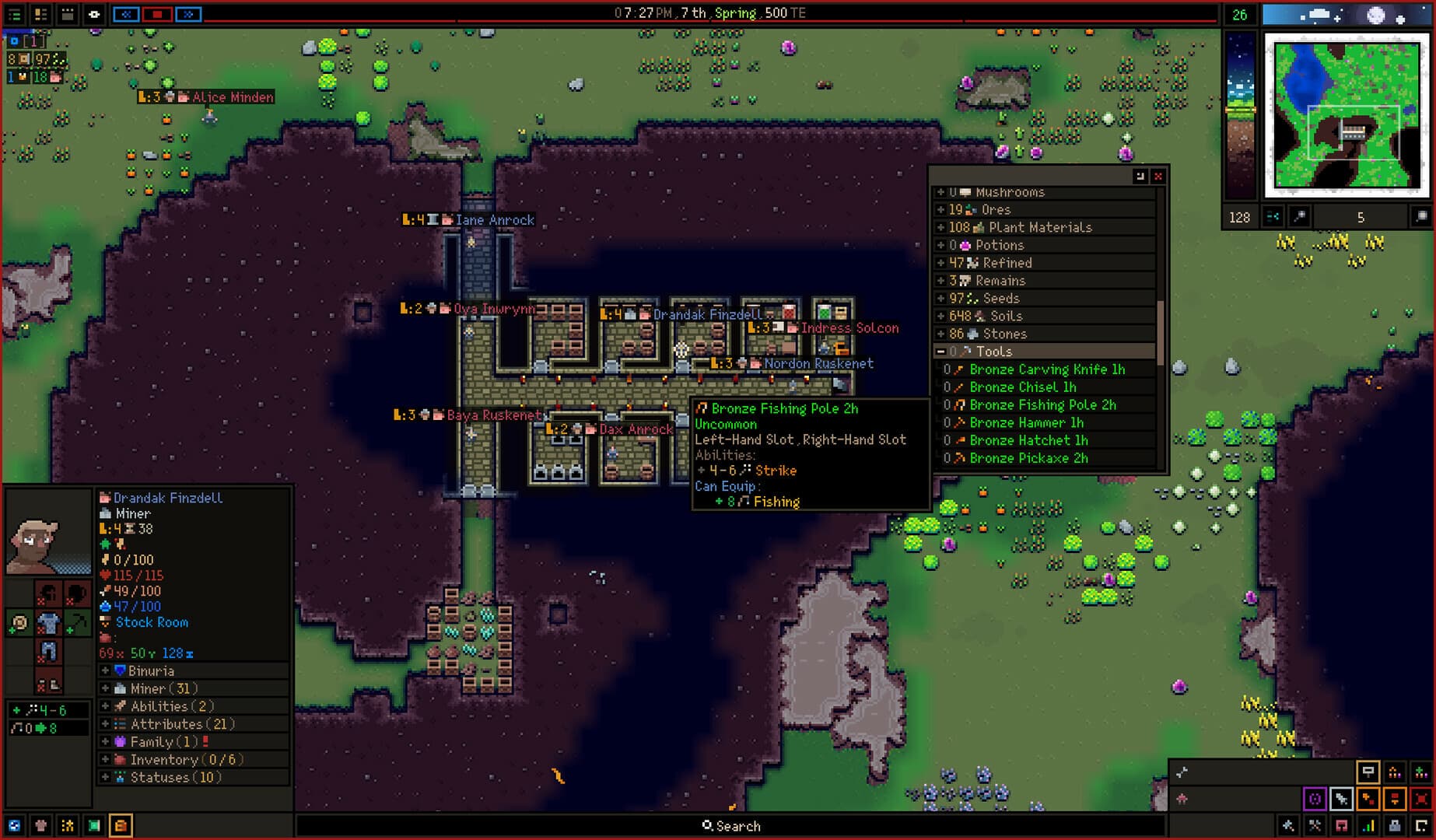Pause the game with the red stop button
1436x840 pixels.
pyautogui.click(x=156, y=14)
